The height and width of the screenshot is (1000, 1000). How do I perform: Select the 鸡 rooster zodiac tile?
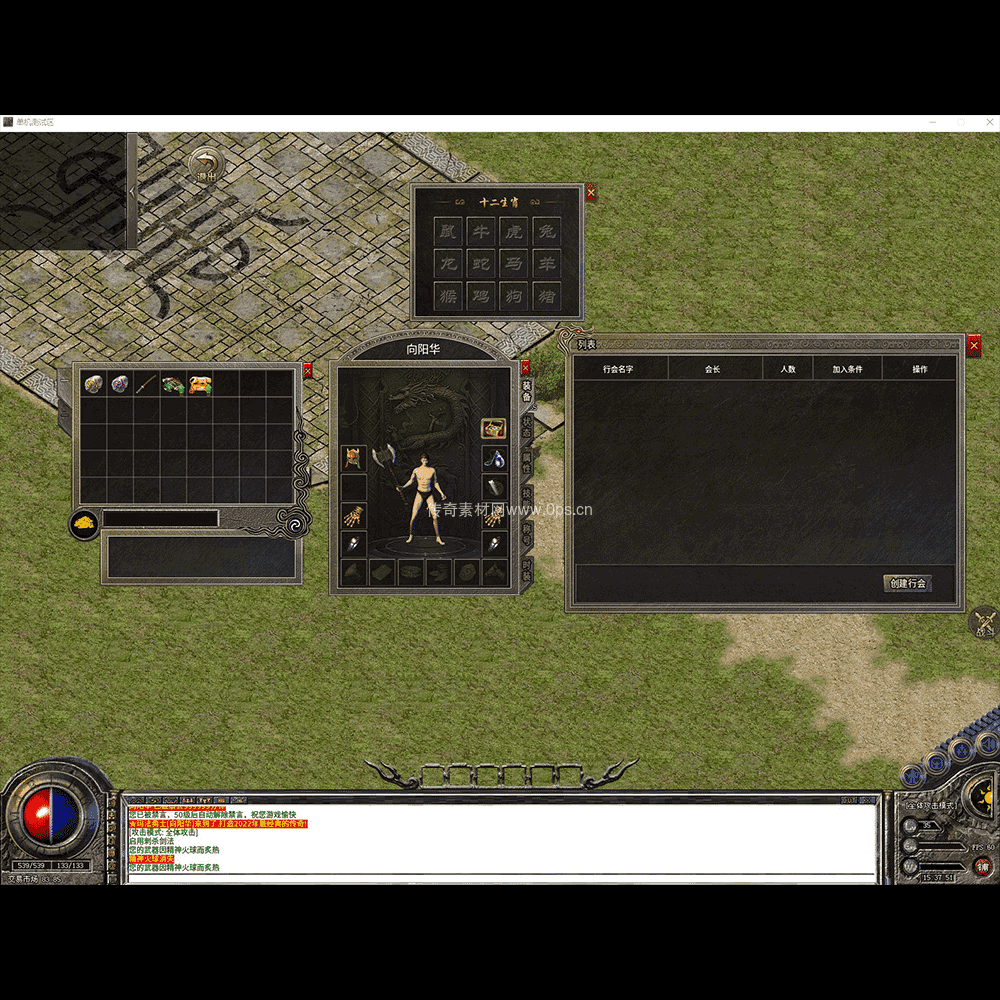coord(481,297)
